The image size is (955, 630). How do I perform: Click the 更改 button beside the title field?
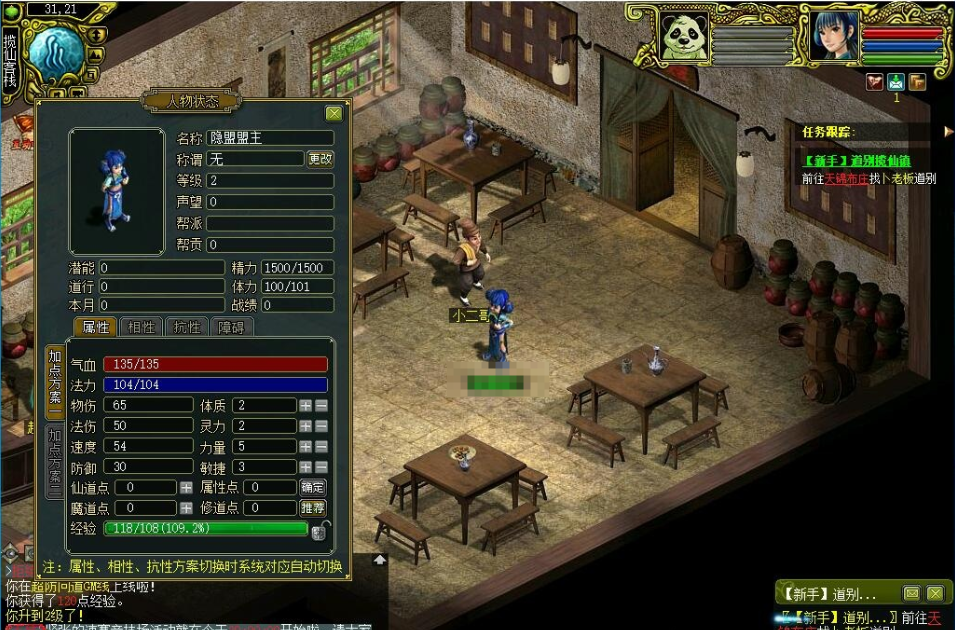coord(320,159)
